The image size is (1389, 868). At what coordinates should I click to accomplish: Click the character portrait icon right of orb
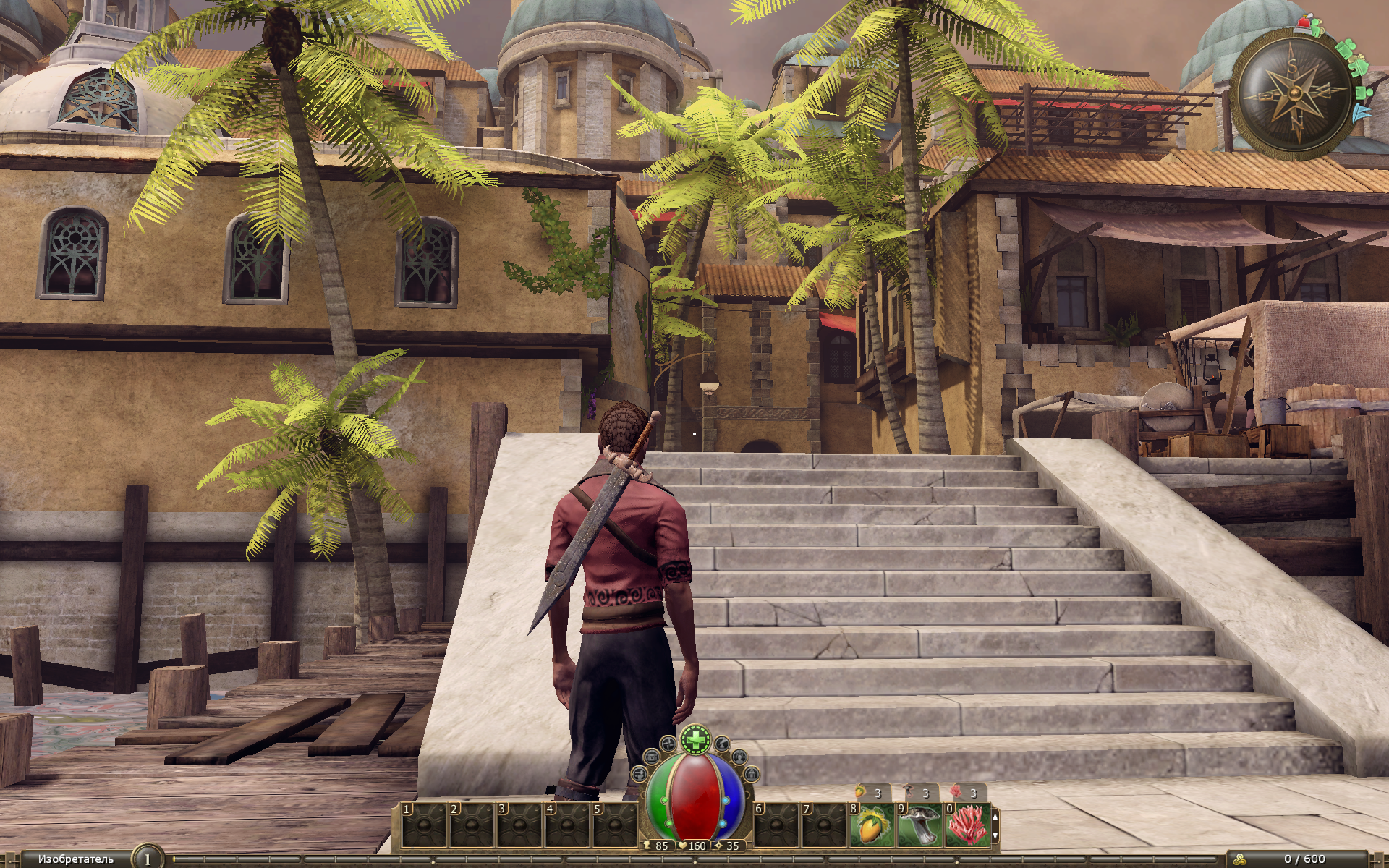pyautogui.click(x=739, y=757)
